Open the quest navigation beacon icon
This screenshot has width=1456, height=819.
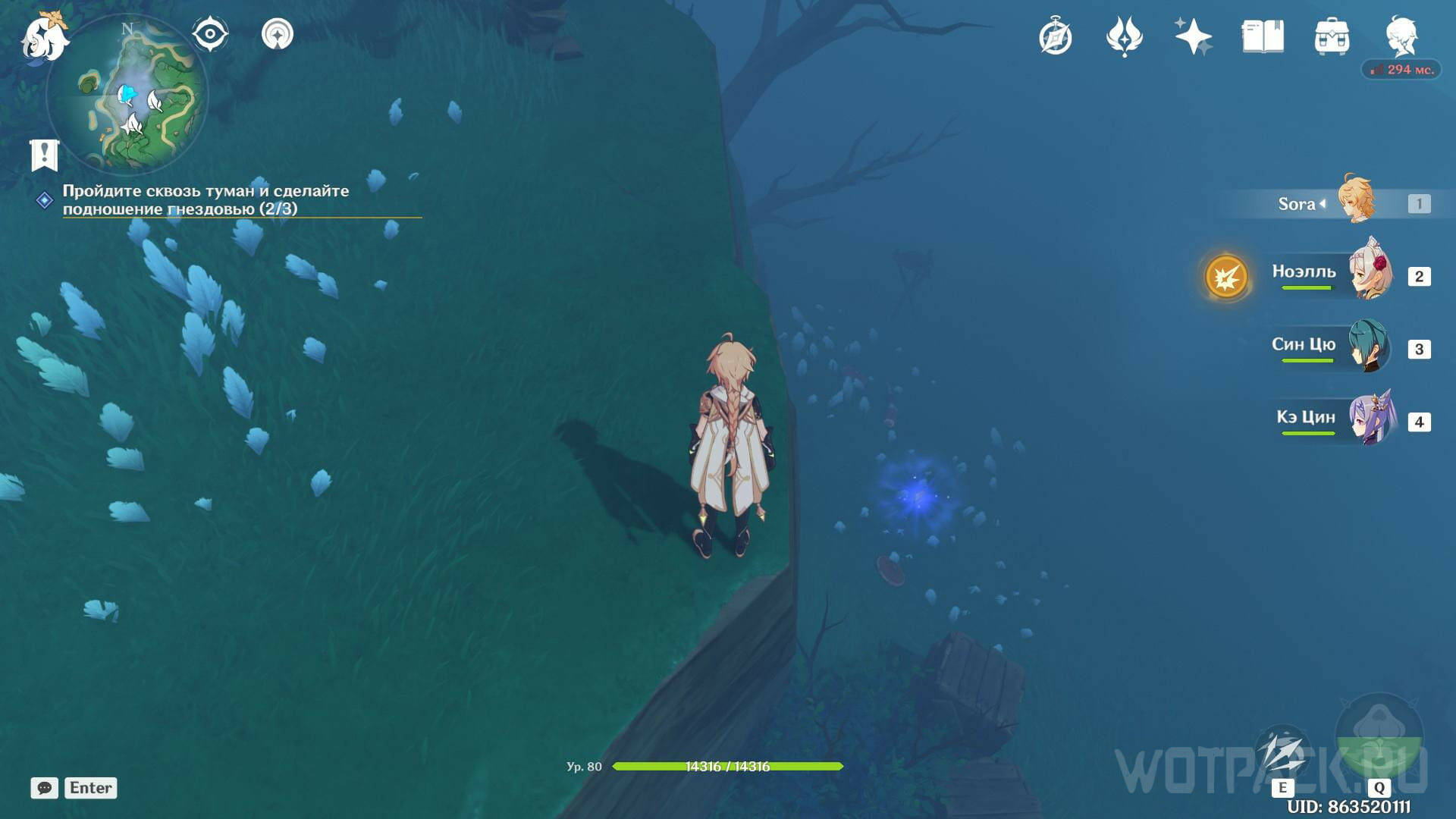(278, 34)
